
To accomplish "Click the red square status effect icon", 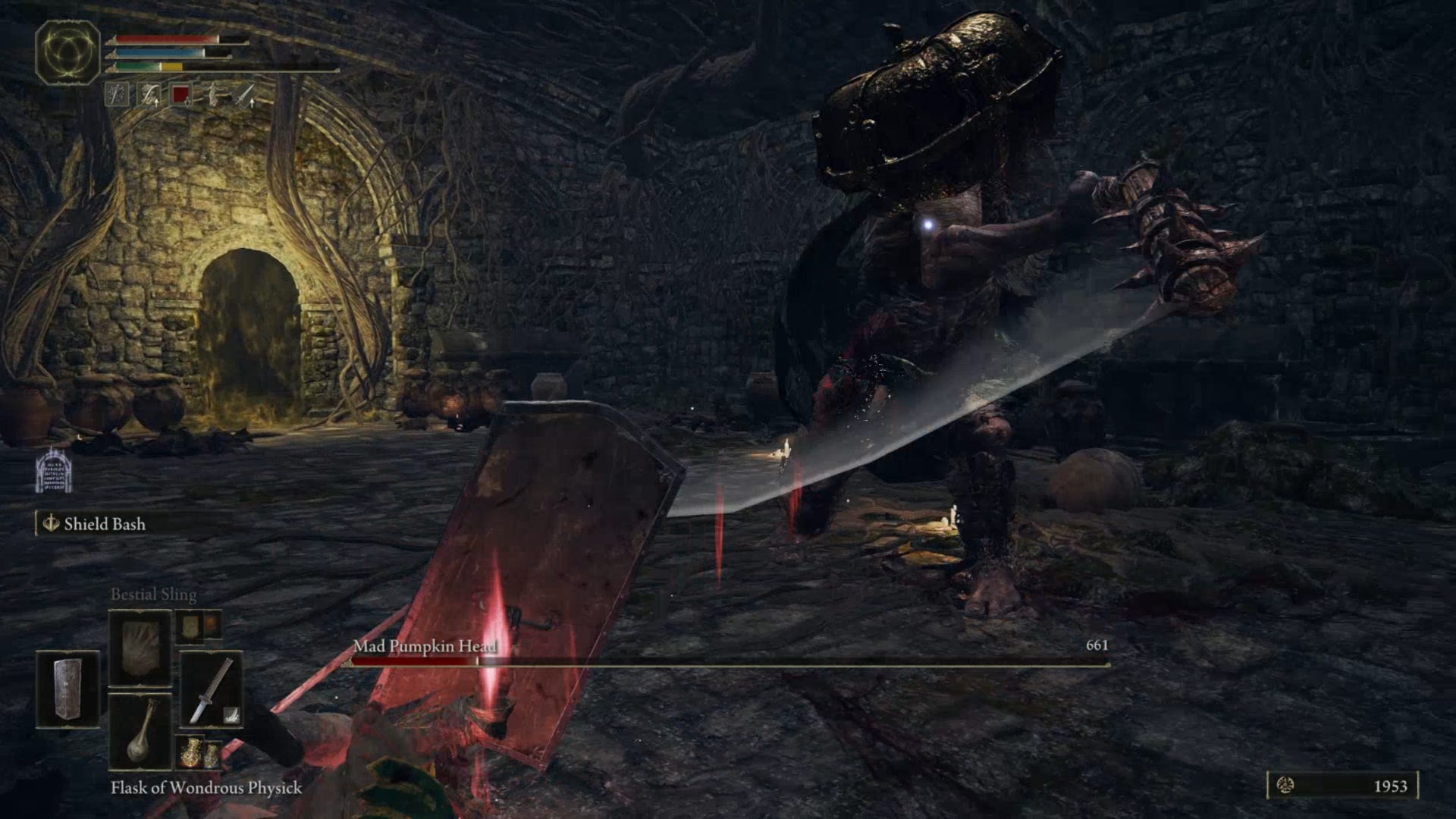I will click(x=180, y=95).
